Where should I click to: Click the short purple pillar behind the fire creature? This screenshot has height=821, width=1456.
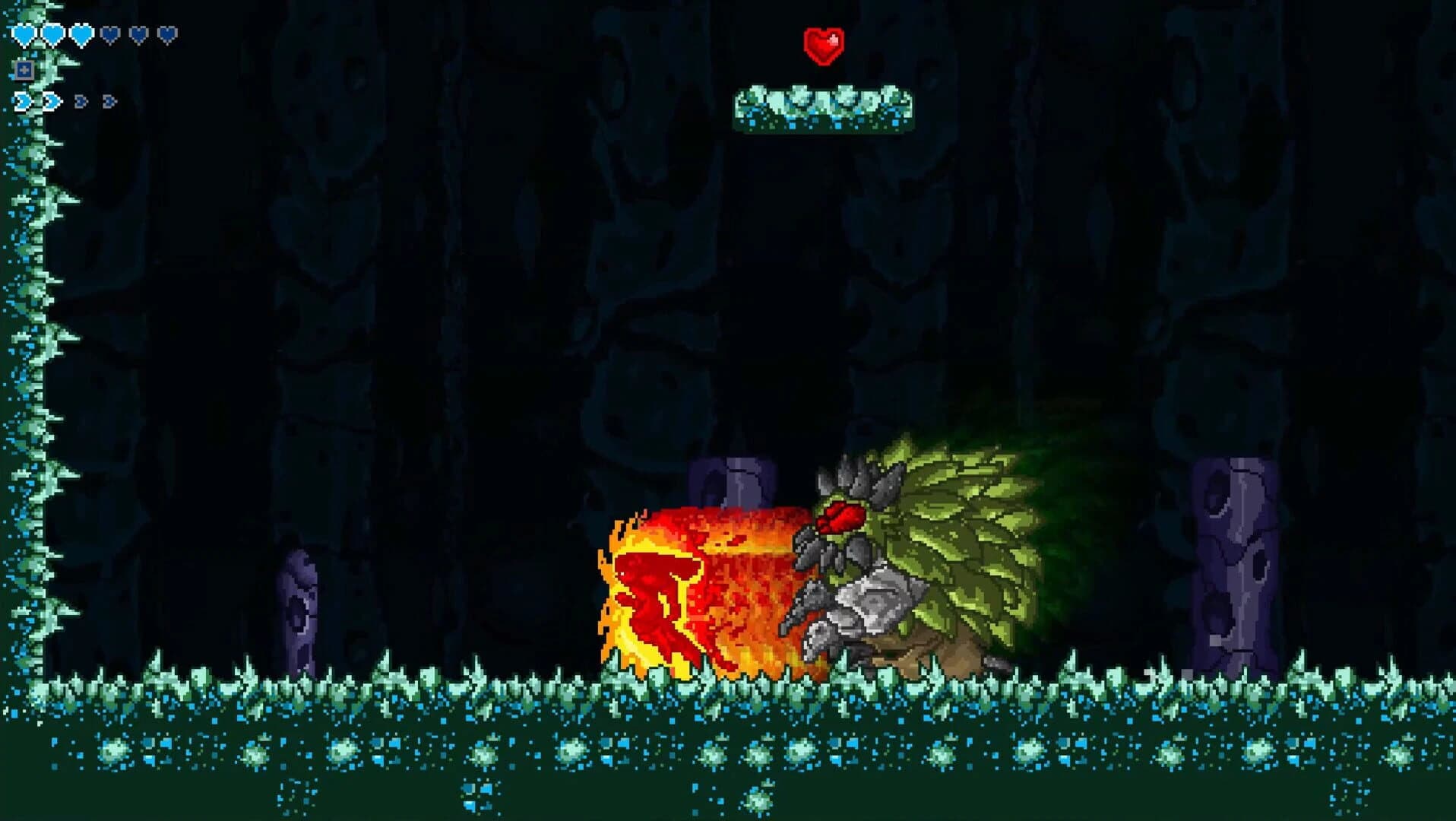pyautogui.click(x=730, y=479)
